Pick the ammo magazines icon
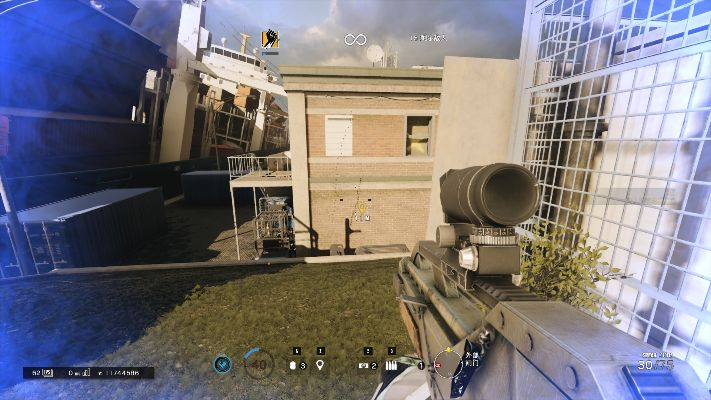711x400 pixels. tap(391, 366)
